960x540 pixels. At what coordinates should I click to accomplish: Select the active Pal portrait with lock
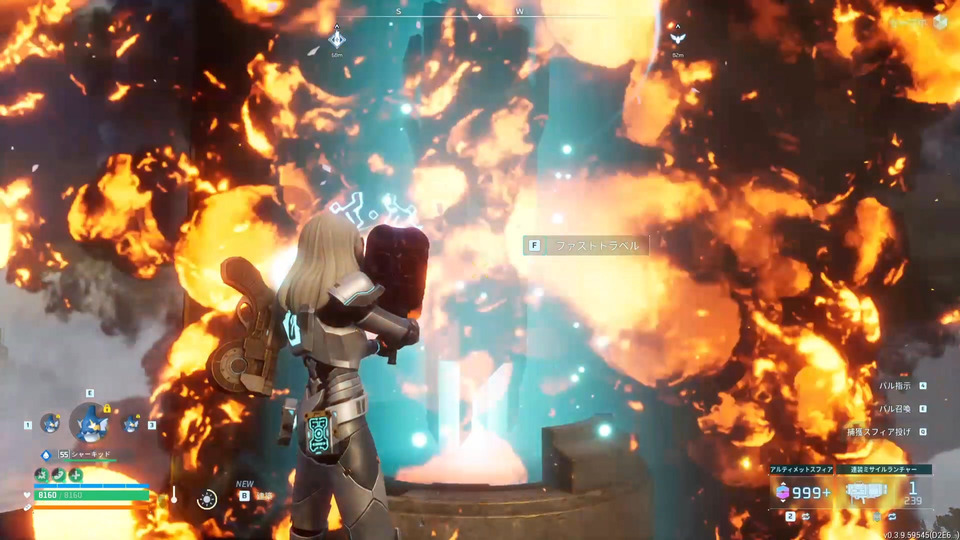tap(90, 423)
